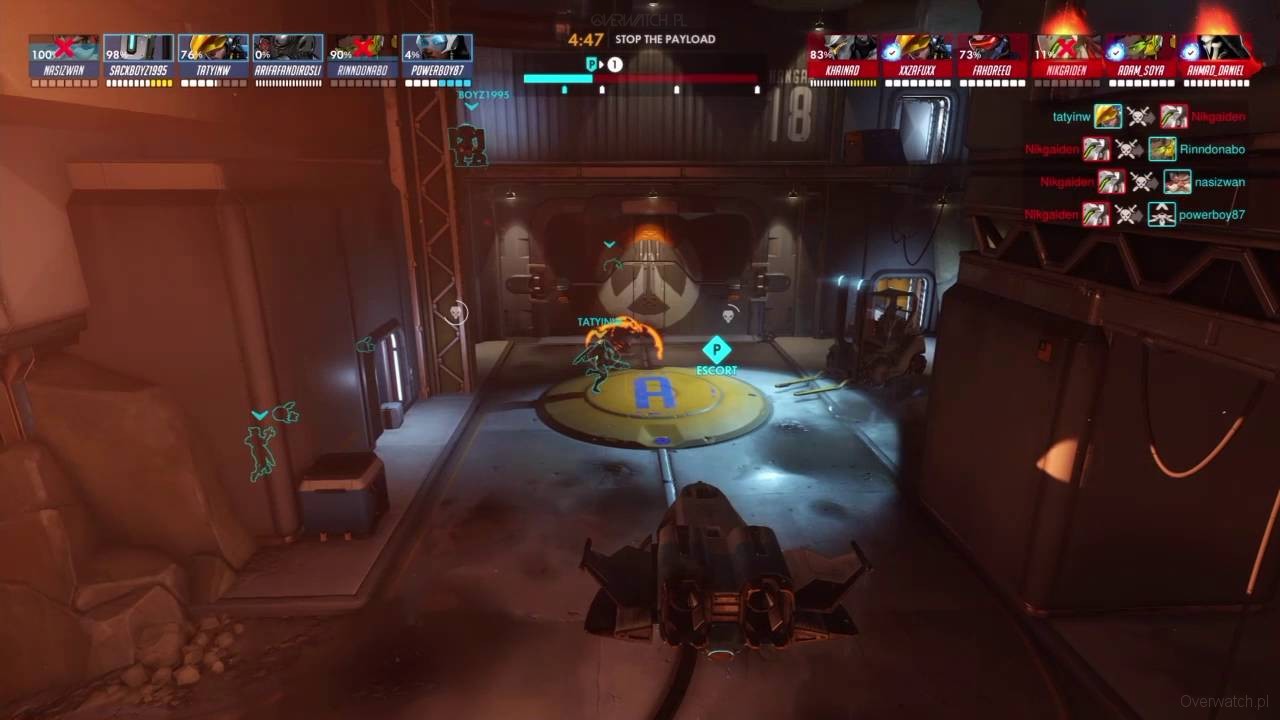Select the tatyinw kill feed entry
This screenshot has width=1280, height=720.
point(1149,117)
